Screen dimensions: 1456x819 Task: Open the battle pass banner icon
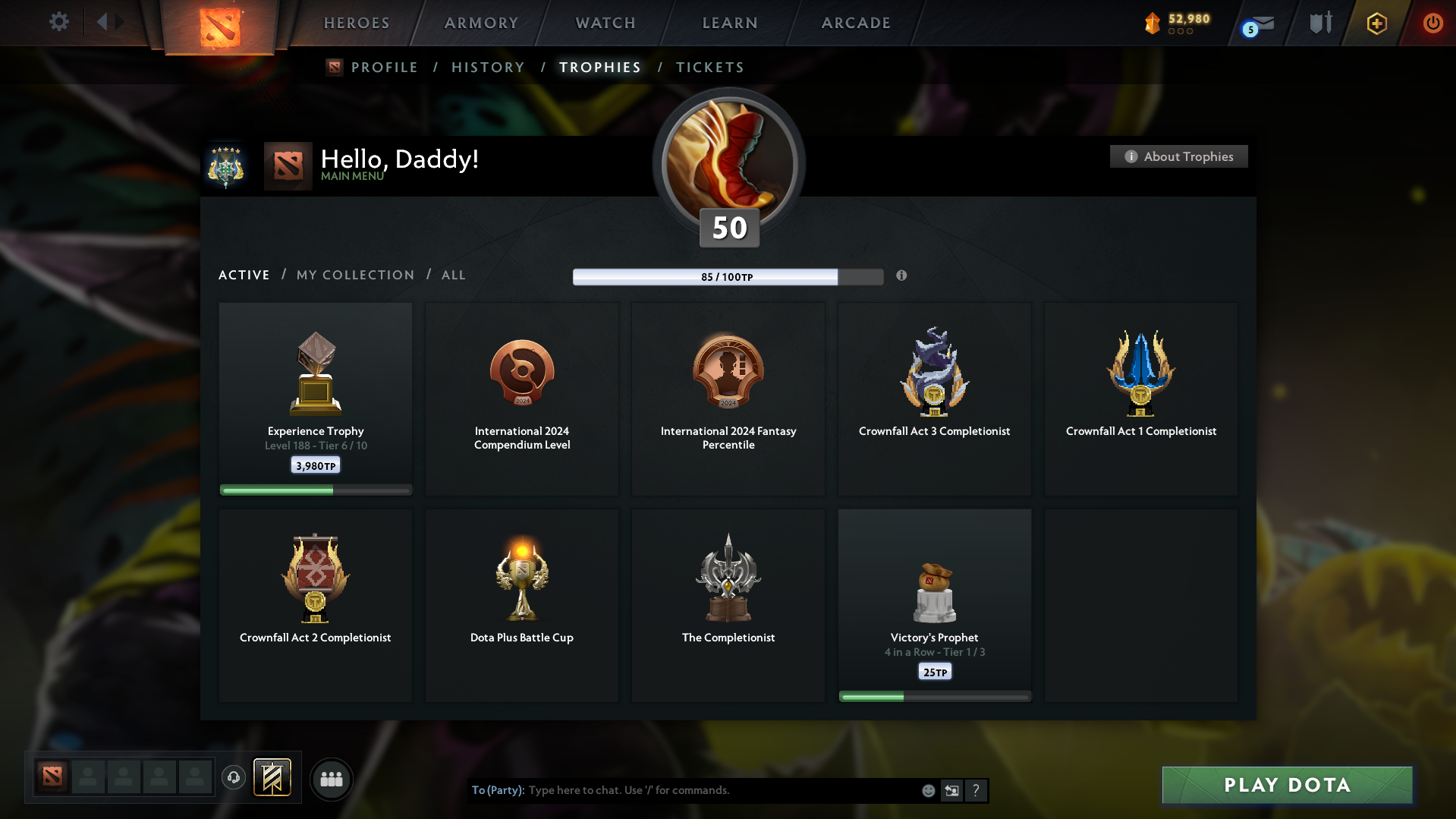click(x=273, y=778)
